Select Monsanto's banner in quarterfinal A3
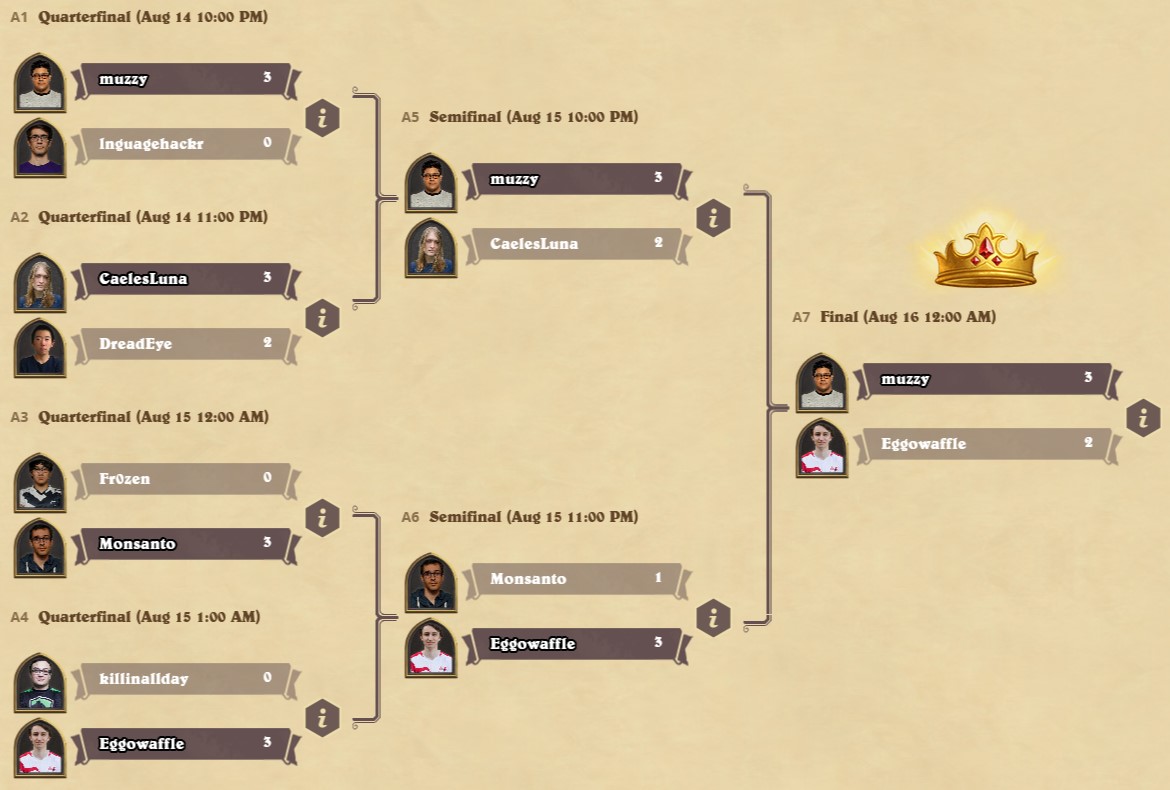The height and width of the screenshot is (790, 1170). (185, 544)
